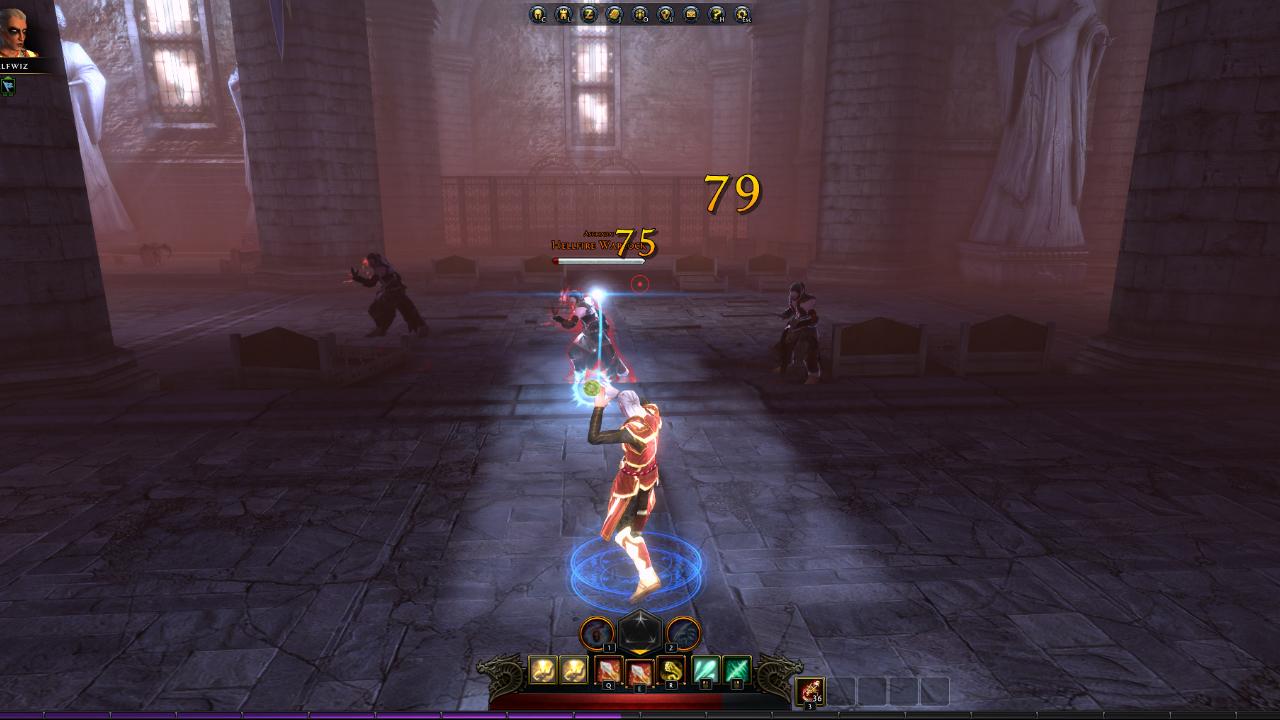Viewport: 1280px width, 720px height.
Task: Open the Journal book icon labeled J
Action: click(616, 15)
